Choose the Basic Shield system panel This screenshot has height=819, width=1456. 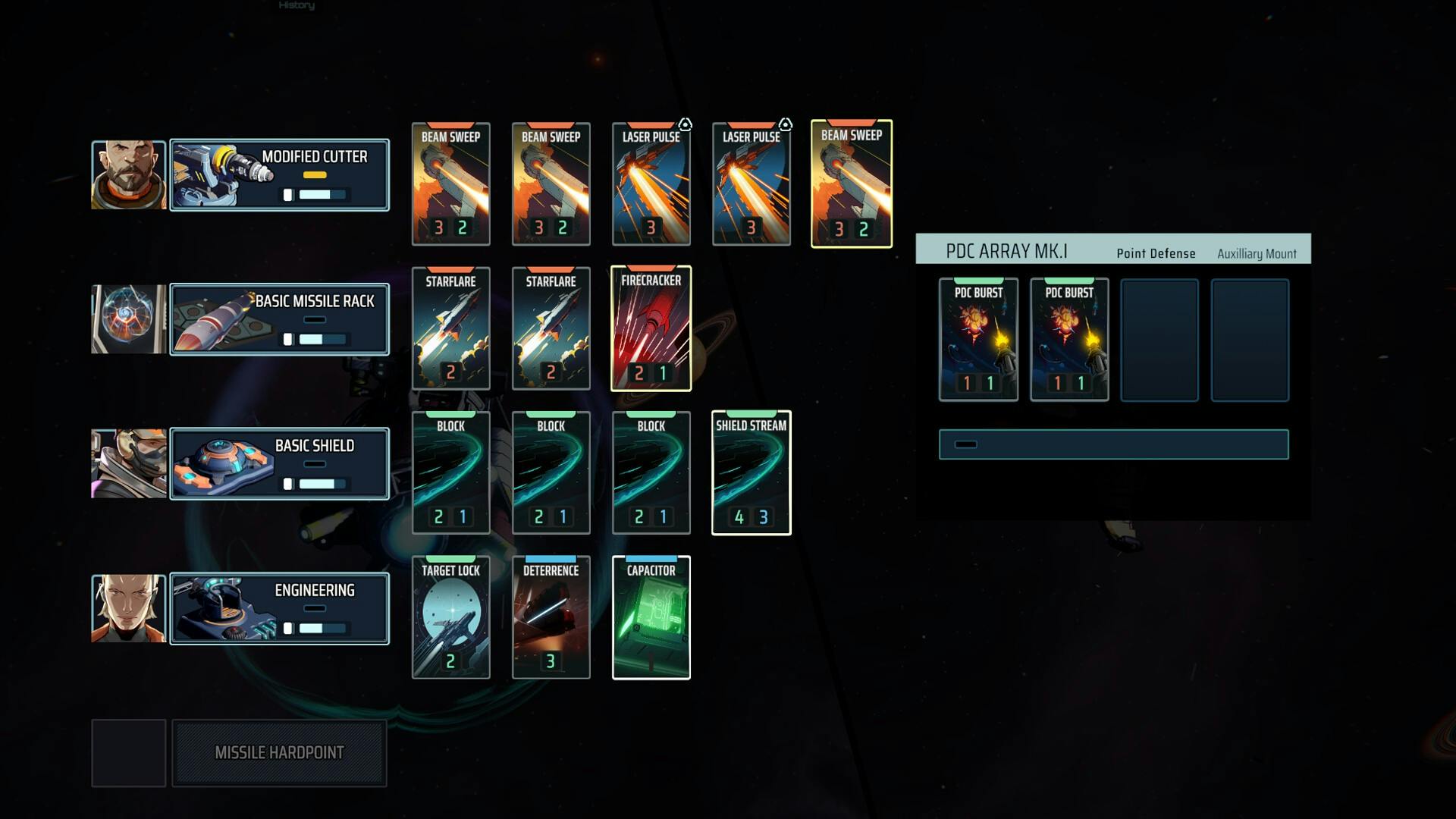(279, 463)
